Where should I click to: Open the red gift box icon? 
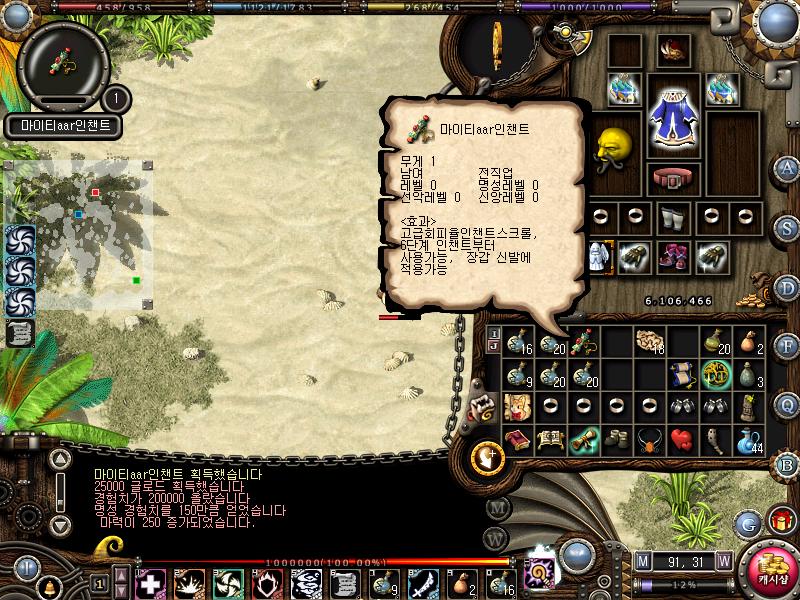click(x=781, y=520)
